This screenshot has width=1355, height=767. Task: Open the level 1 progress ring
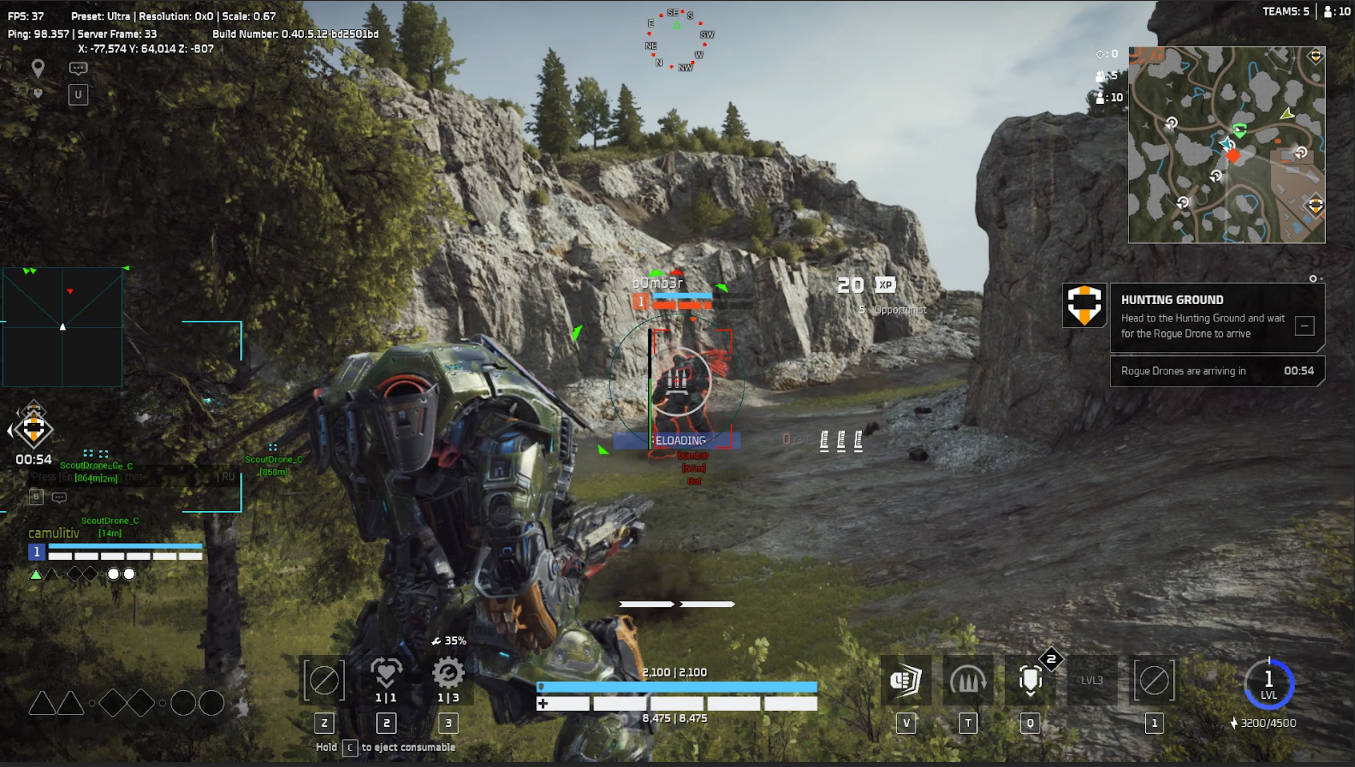point(1269,685)
